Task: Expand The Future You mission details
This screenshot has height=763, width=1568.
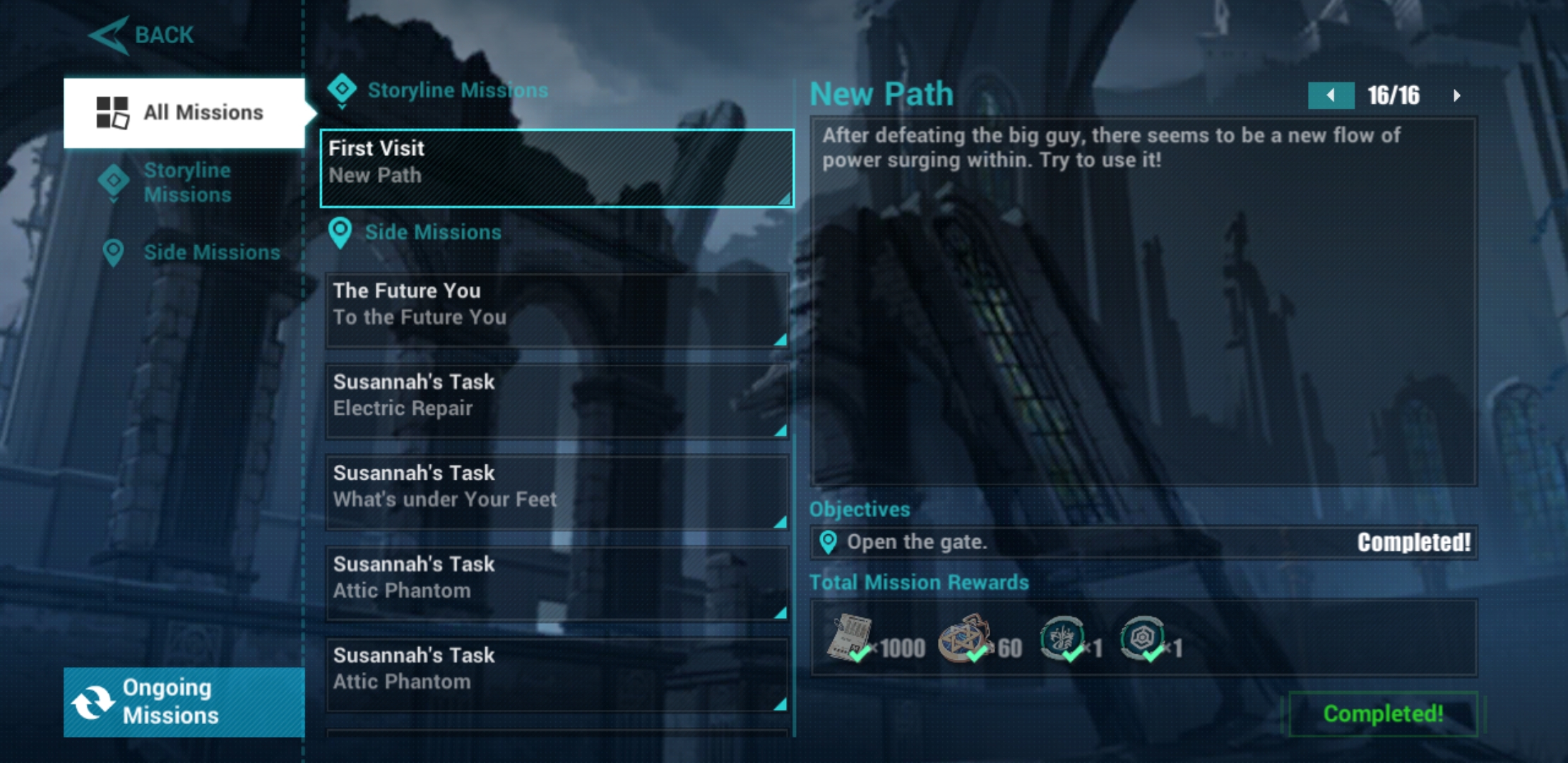Action: point(783,341)
